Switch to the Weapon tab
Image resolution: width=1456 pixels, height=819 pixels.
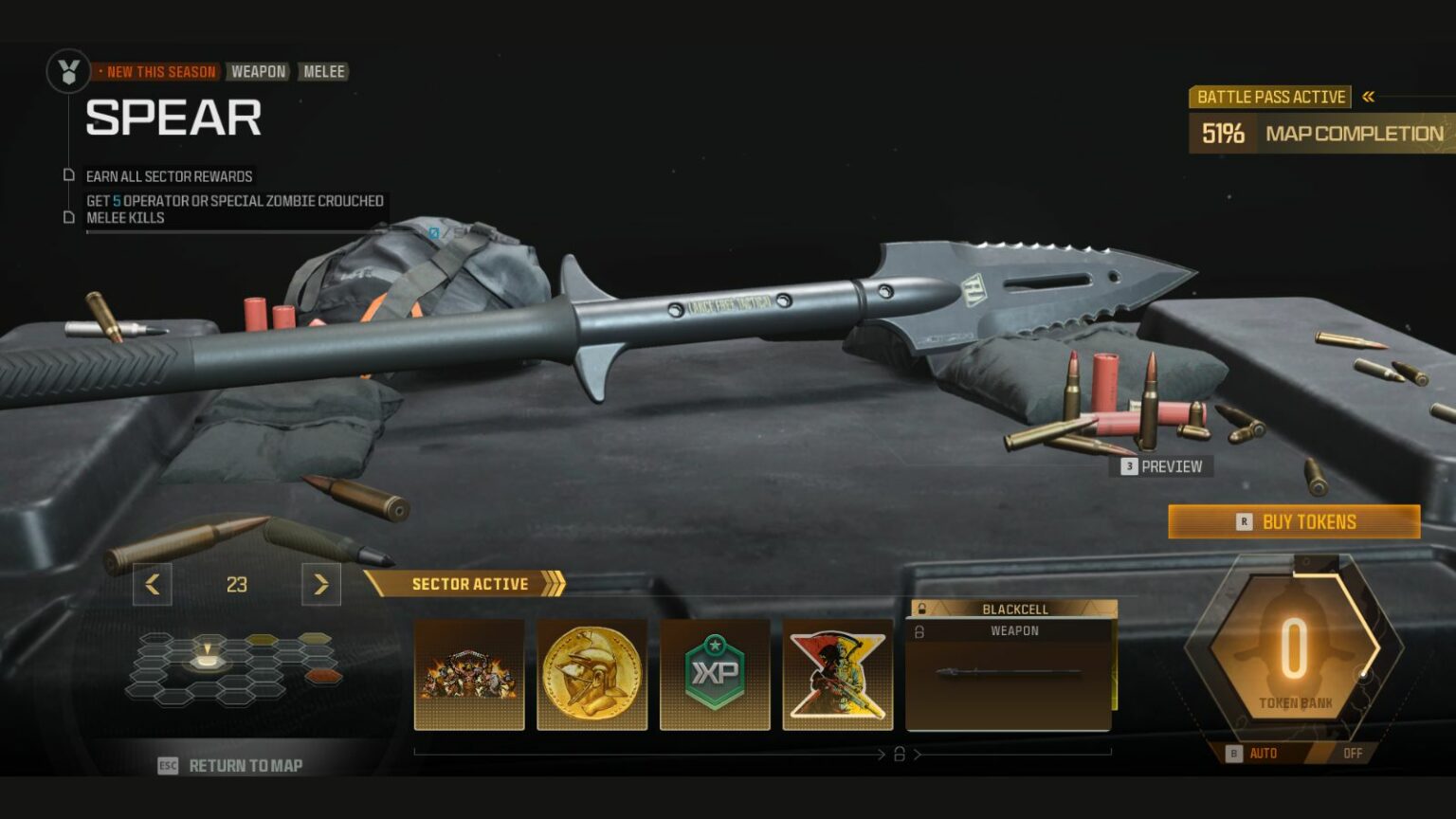point(259,71)
